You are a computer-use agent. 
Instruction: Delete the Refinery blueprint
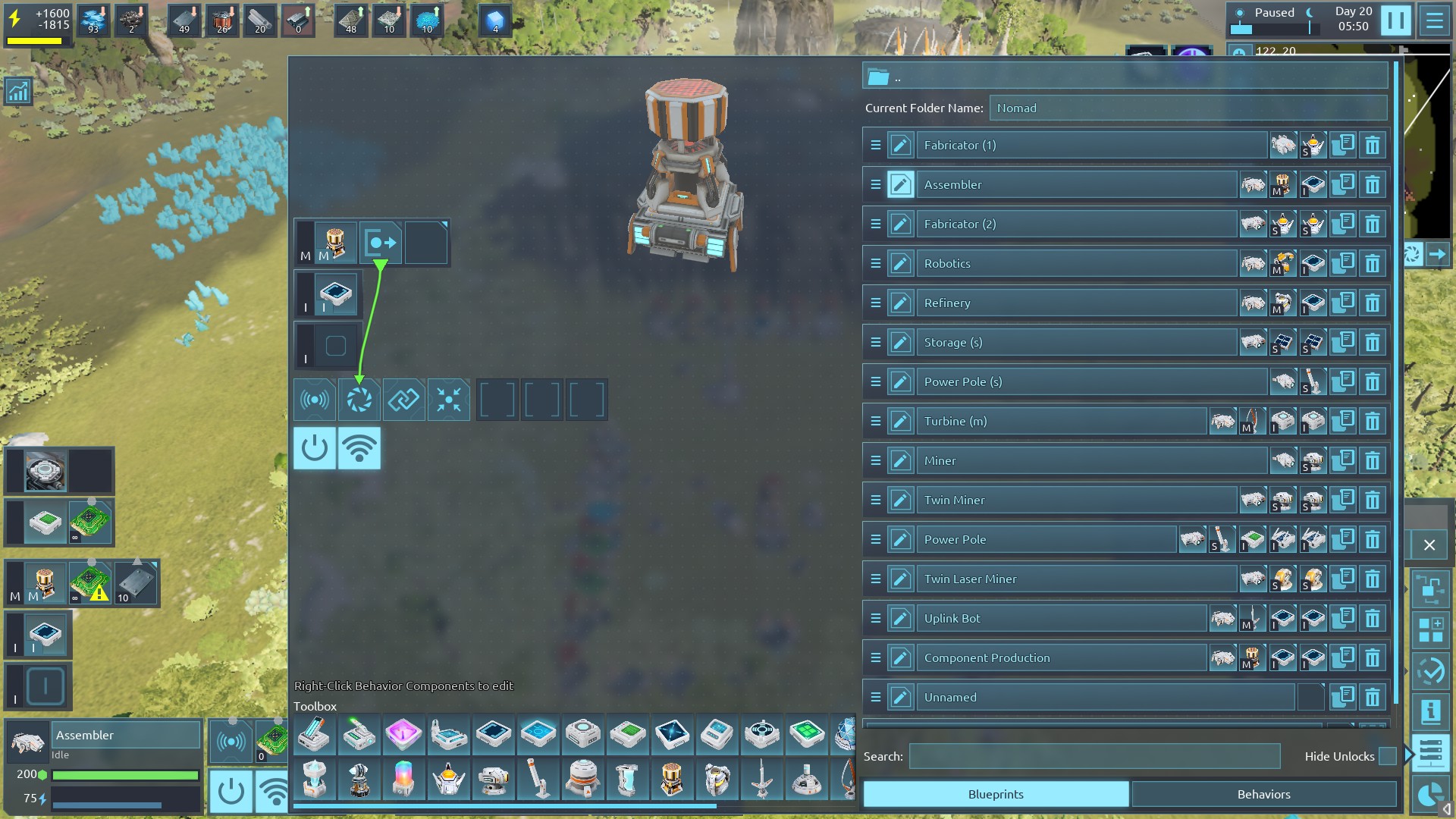pos(1373,303)
